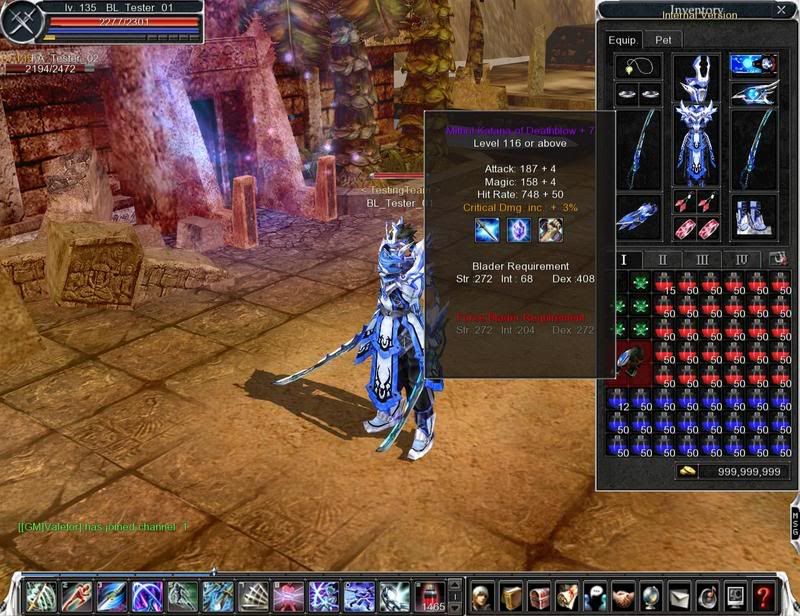Open inventory page III

(702, 259)
